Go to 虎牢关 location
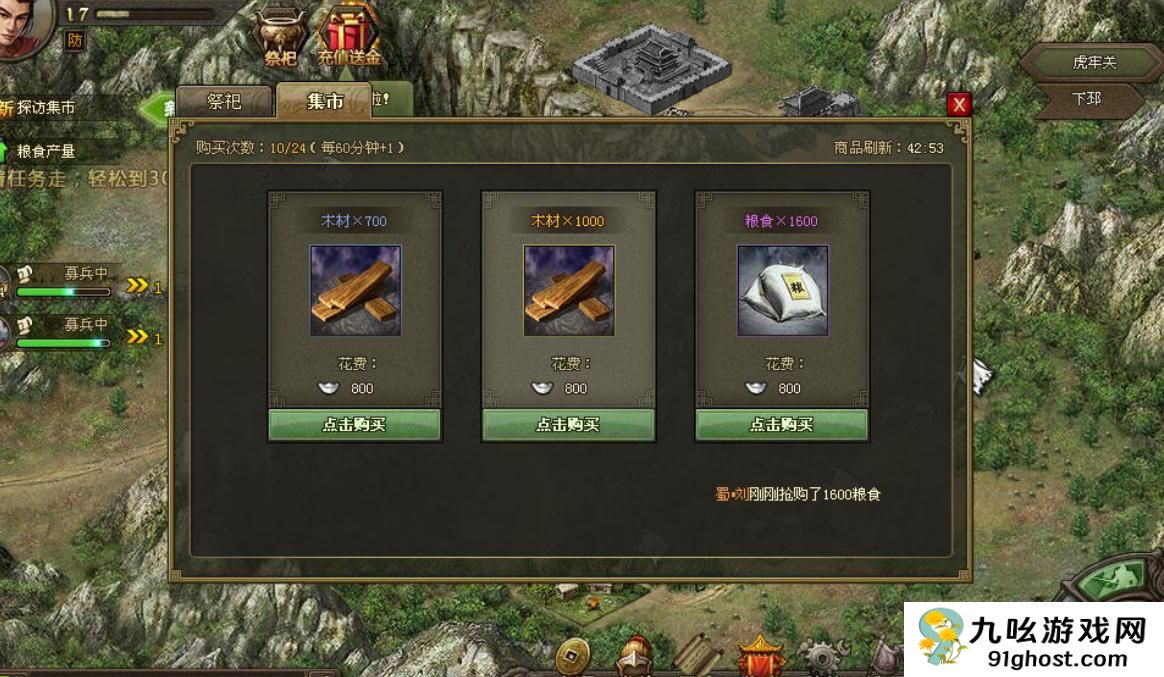The height and width of the screenshot is (677, 1164). pos(1094,62)
